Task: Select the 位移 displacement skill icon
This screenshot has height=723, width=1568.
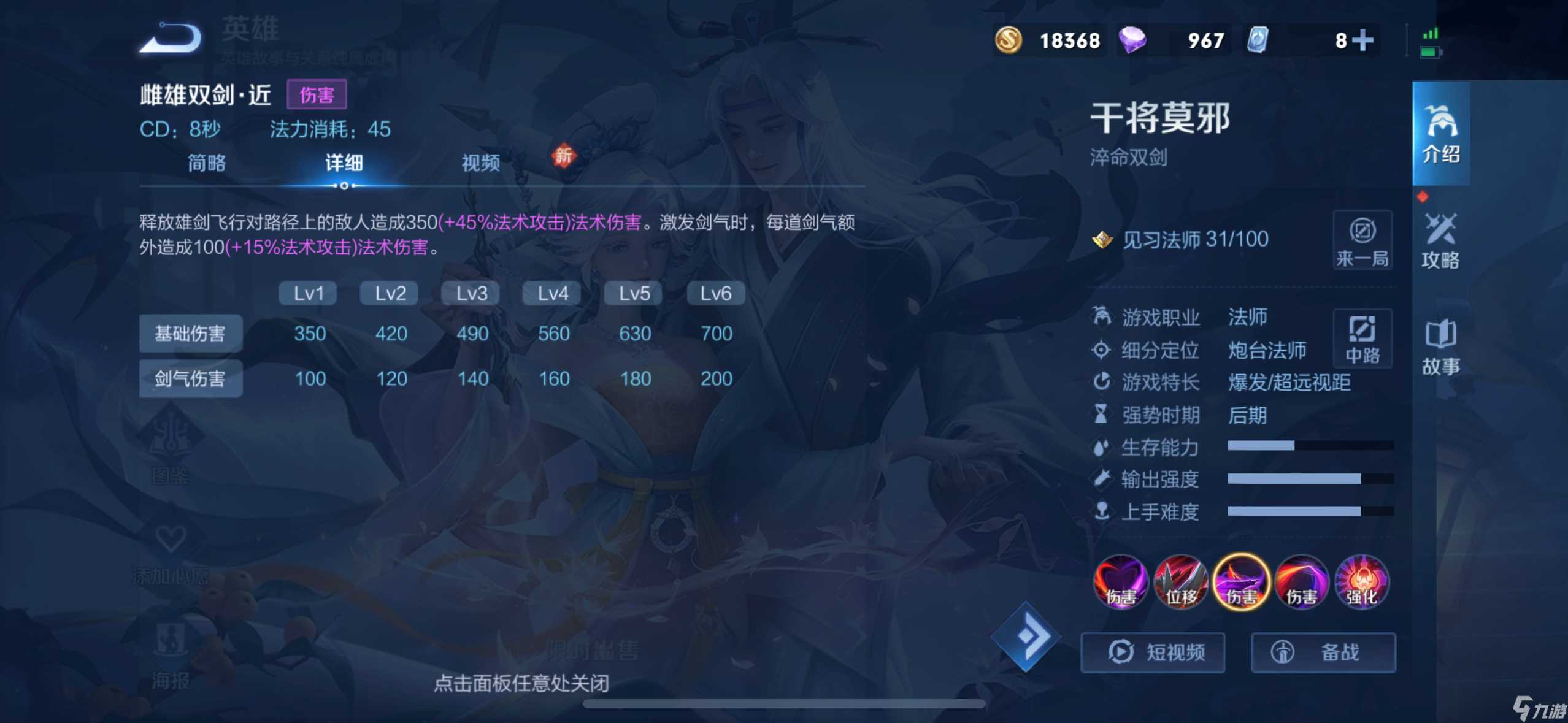Action: (x=1181, y=583)
